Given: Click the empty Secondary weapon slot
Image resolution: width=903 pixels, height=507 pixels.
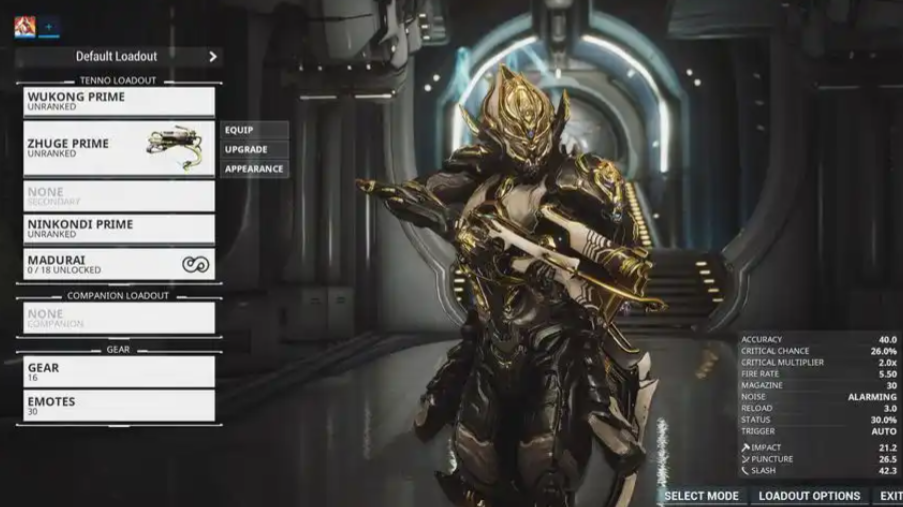Looking at the screenshot, I should [119, 195].
